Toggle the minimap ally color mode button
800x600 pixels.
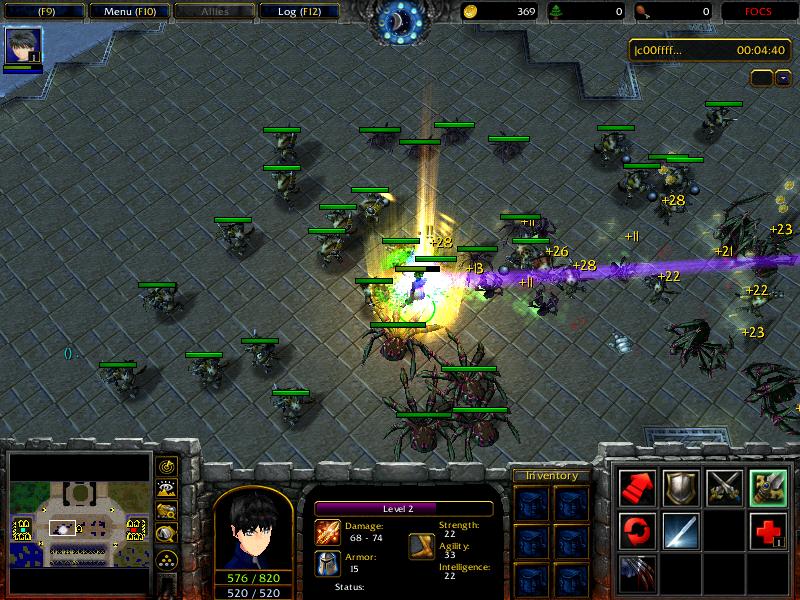click(167, 512)
